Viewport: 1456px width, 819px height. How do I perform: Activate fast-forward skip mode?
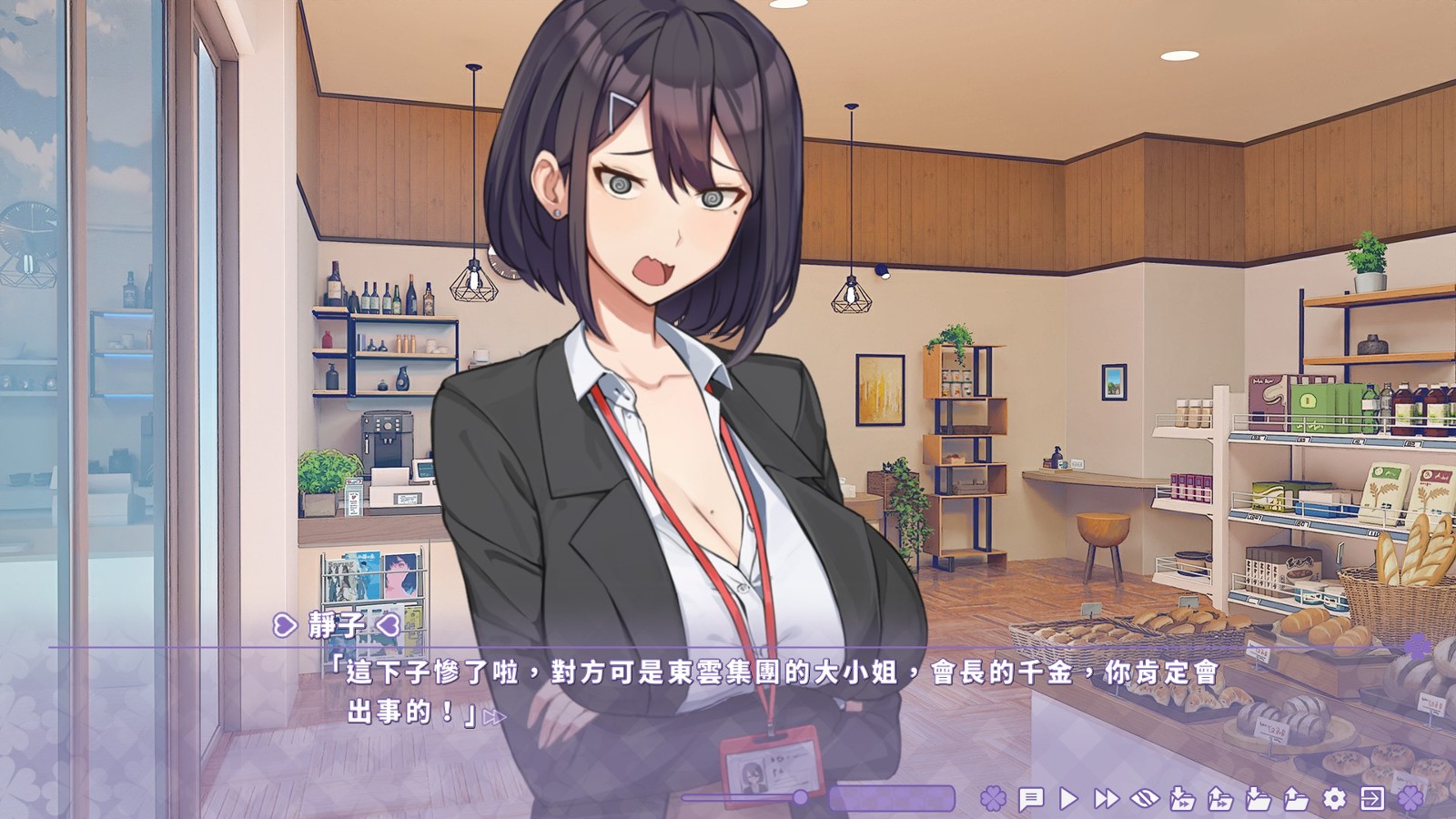(1107, 799)
